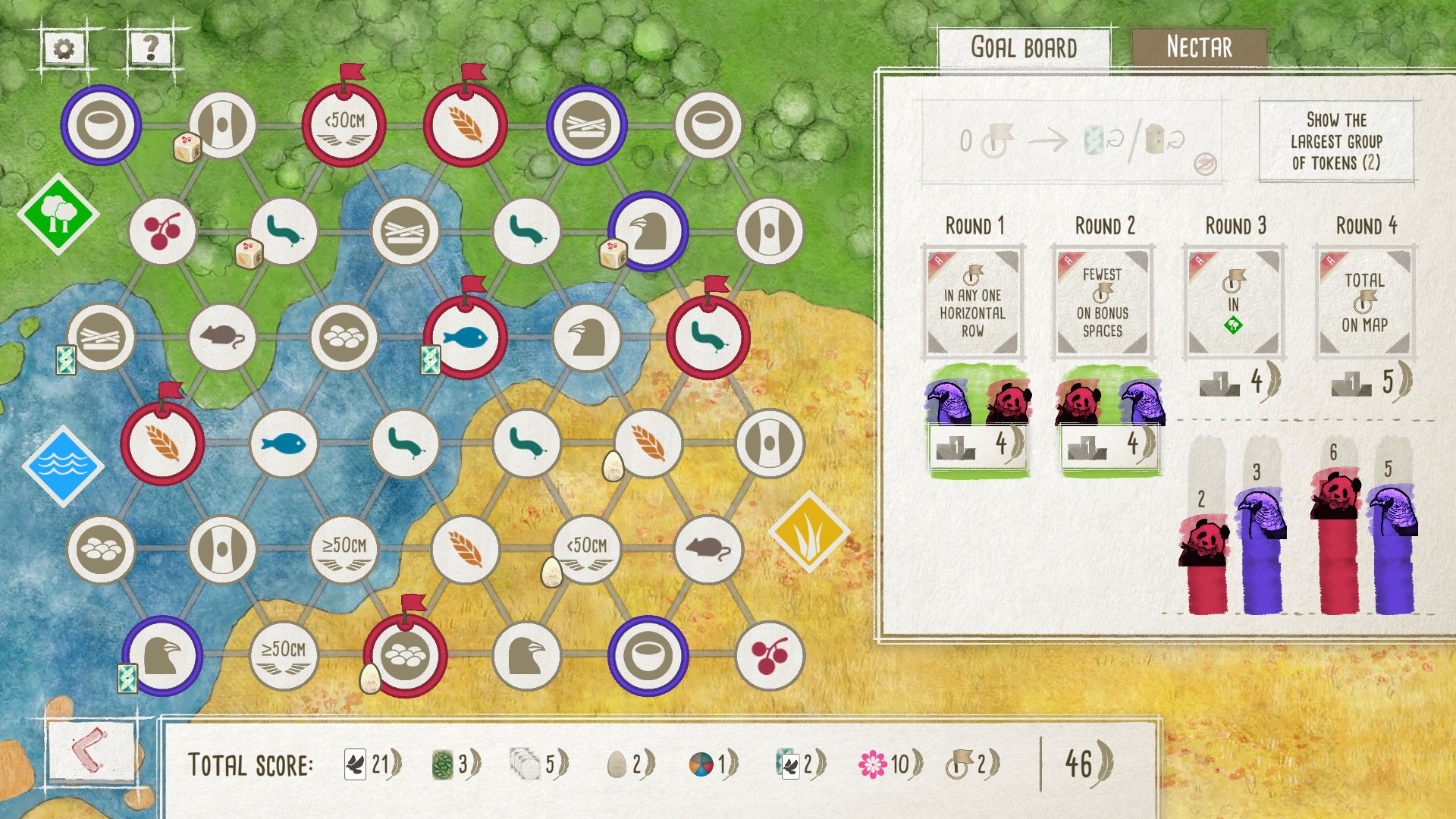Select the Round 2 fewest on bonus spaces card

pos(1101,302)
